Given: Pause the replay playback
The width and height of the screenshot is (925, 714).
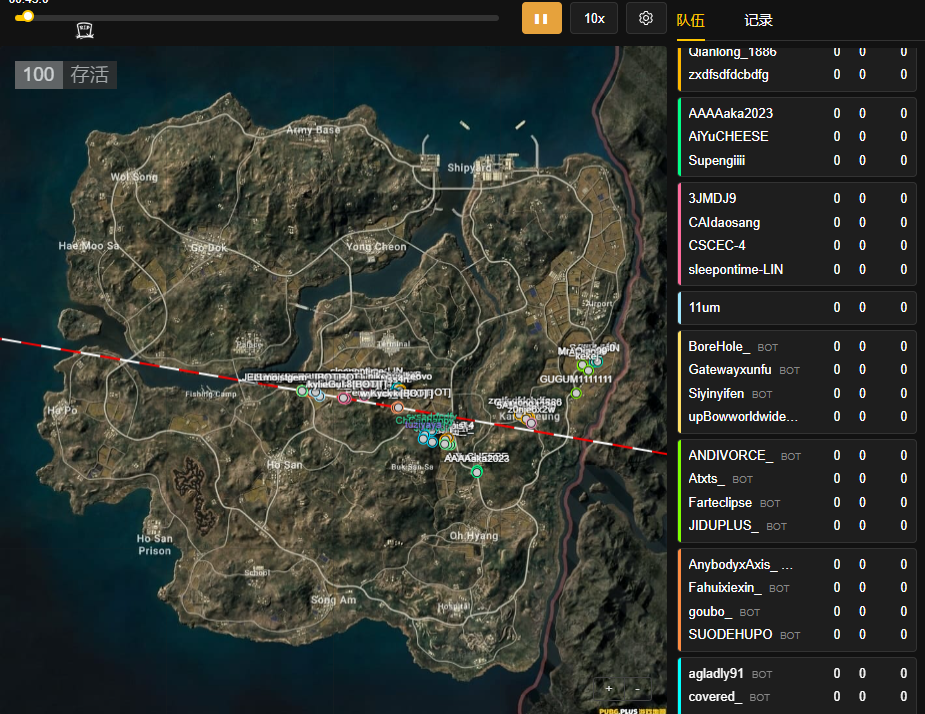Looking at the screenshot, I should click(x=541, y=18).
